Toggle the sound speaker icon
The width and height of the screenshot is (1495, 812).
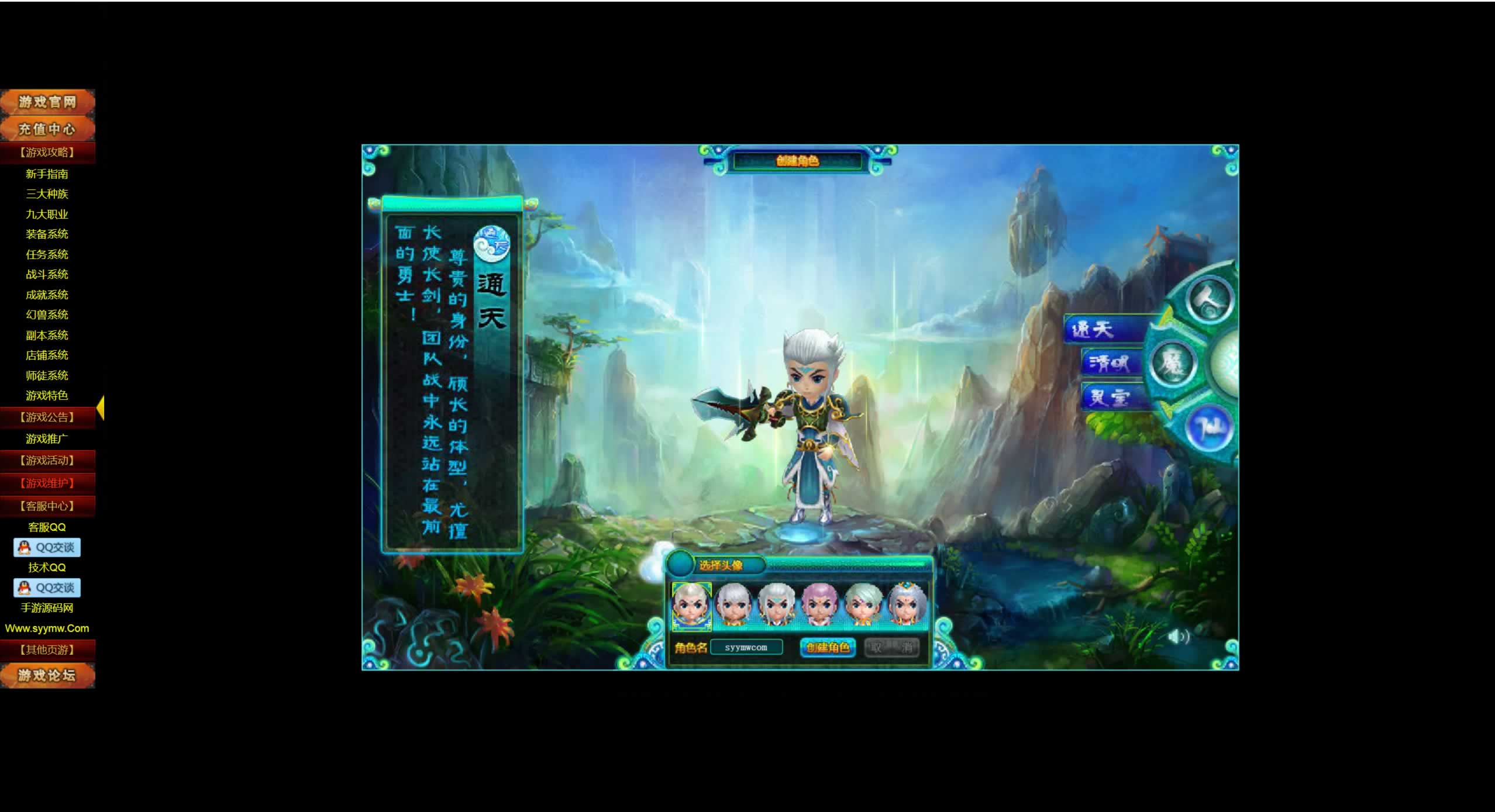point(1178,636)
